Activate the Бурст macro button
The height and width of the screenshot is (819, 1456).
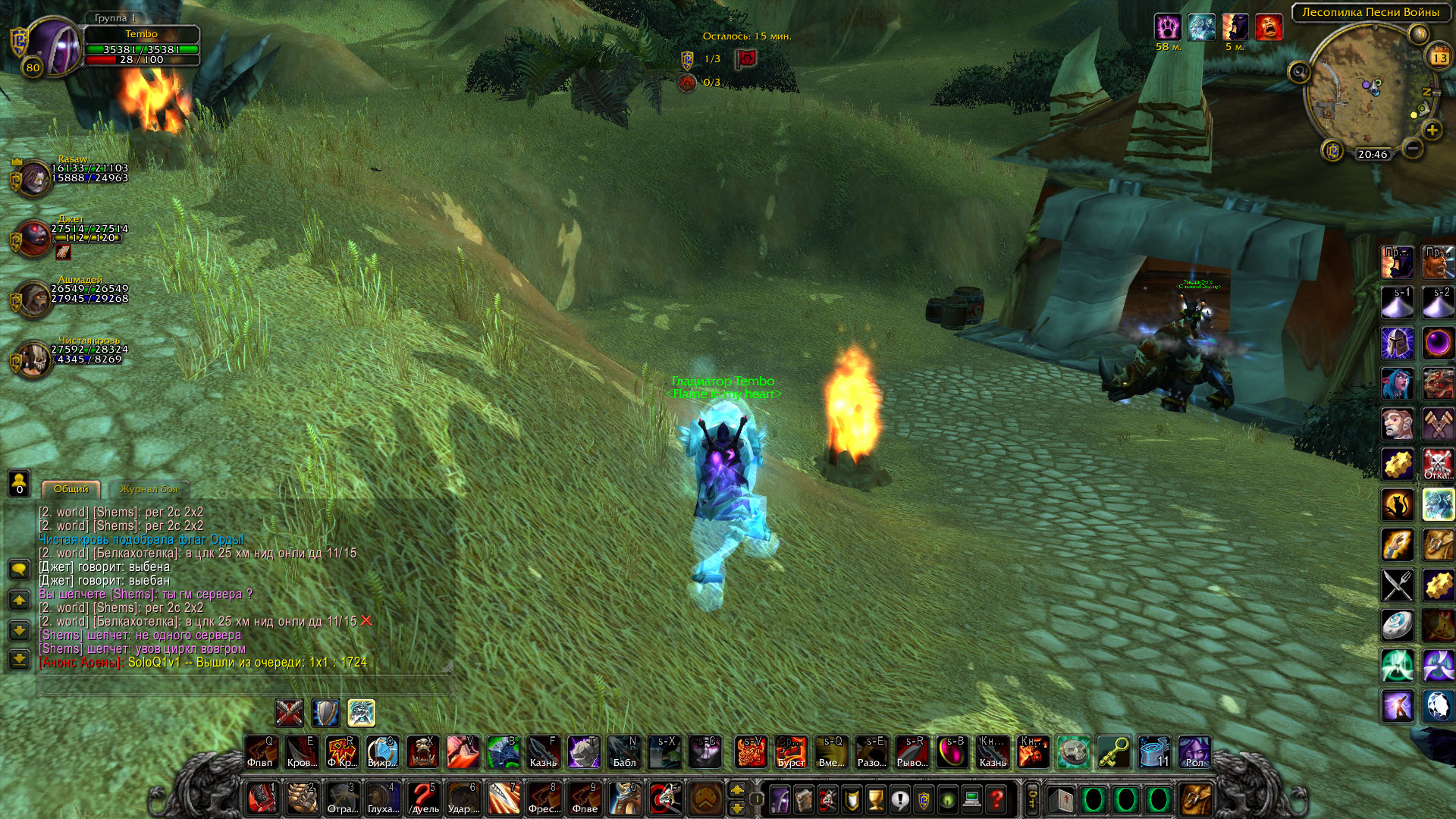coord(791,752)
